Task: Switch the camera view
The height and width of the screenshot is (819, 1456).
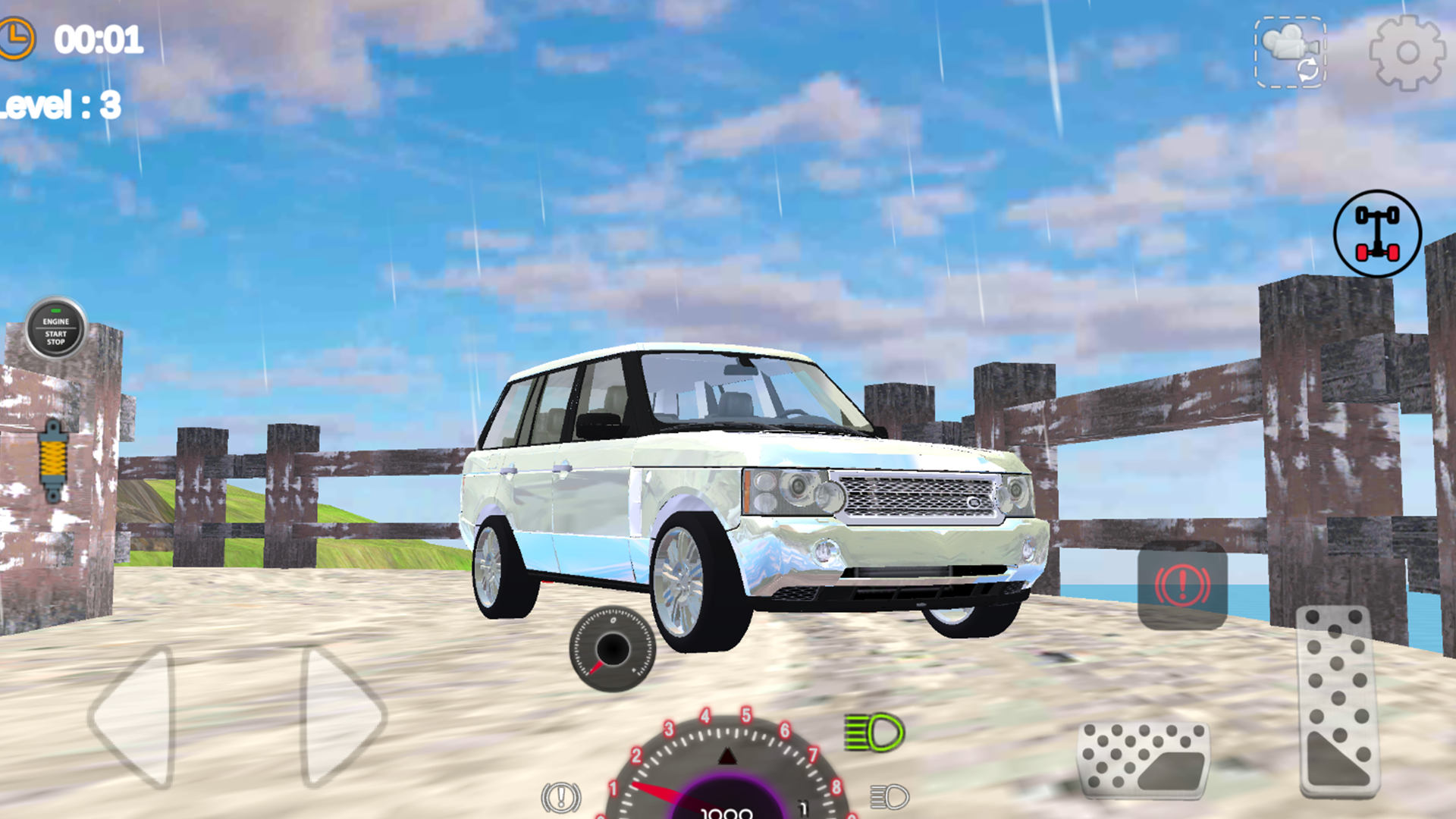Action: (1288, 51)
